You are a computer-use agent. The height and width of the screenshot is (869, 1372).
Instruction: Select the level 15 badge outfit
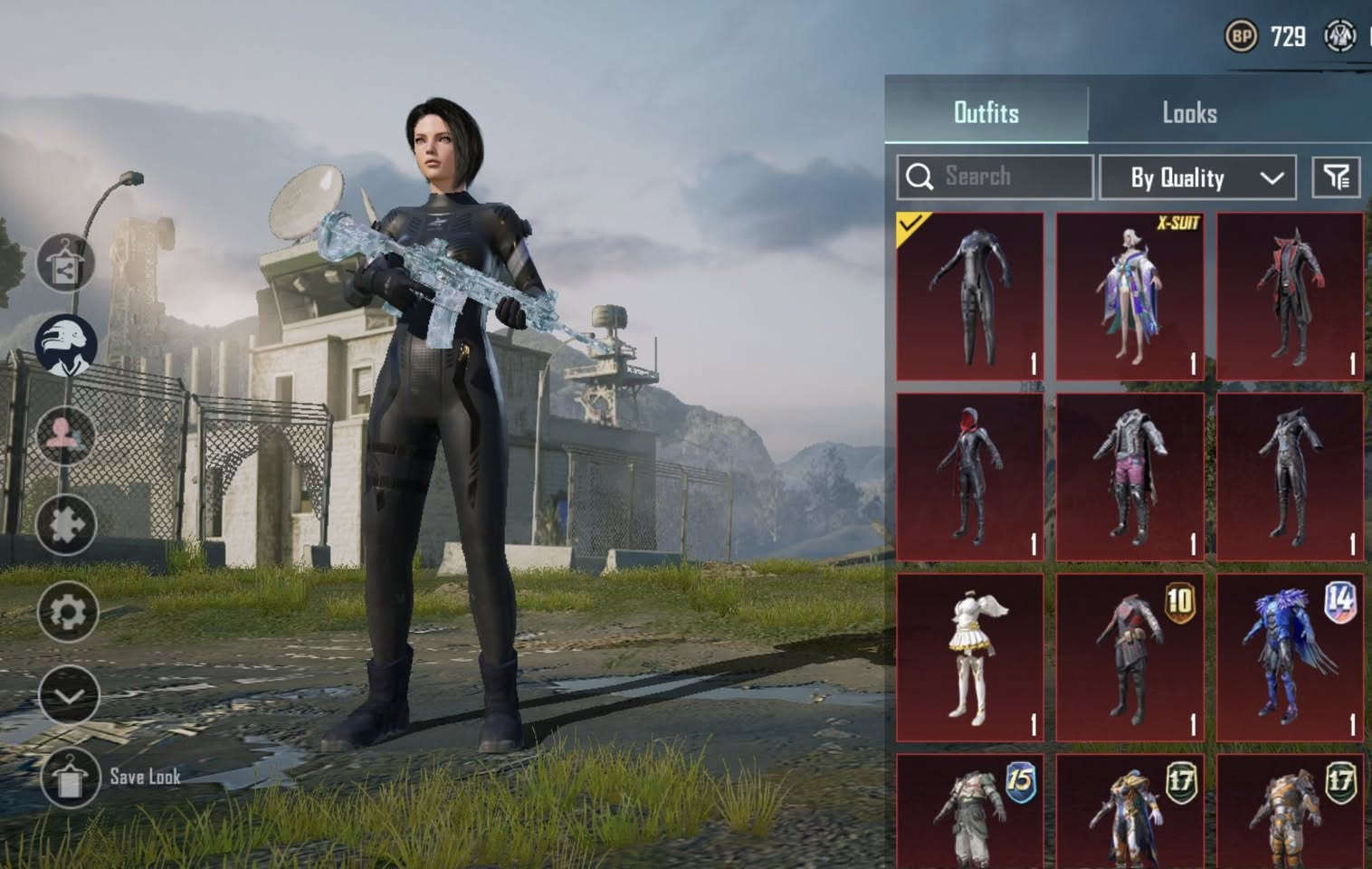pyautogui.click(x=969, y=812)
